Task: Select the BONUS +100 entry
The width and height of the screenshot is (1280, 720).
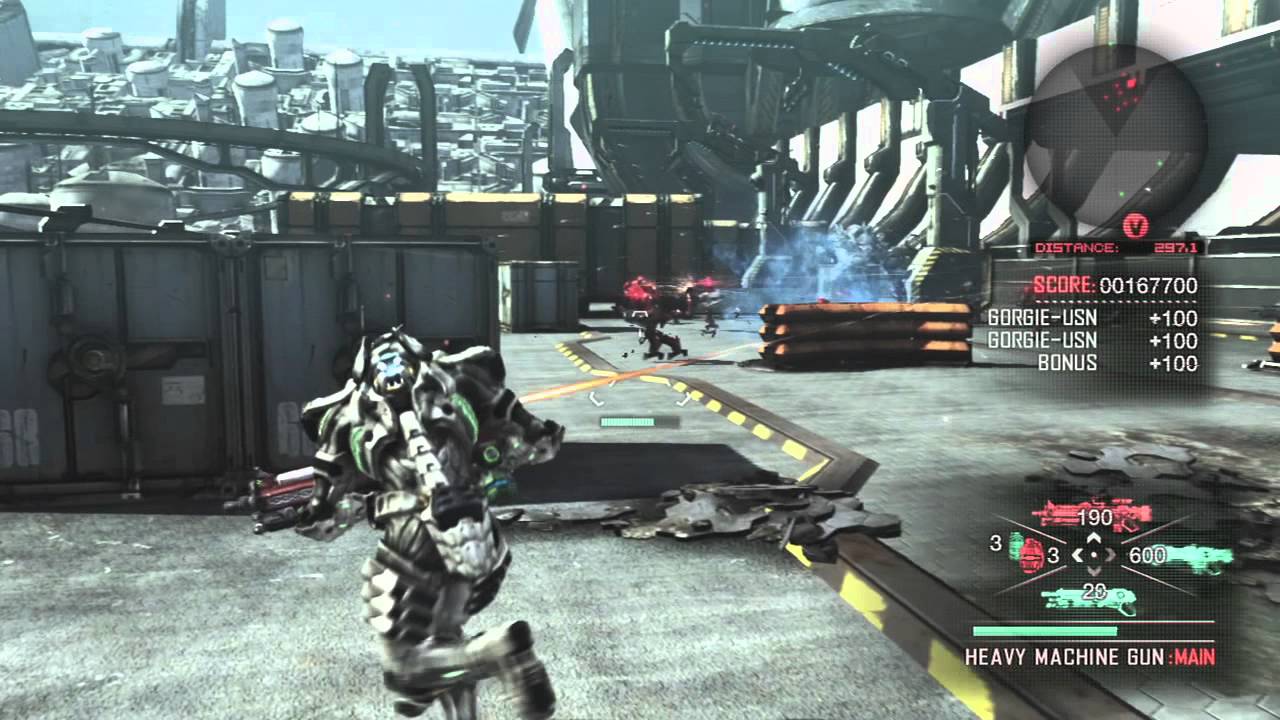Action: click(1115, 363)
